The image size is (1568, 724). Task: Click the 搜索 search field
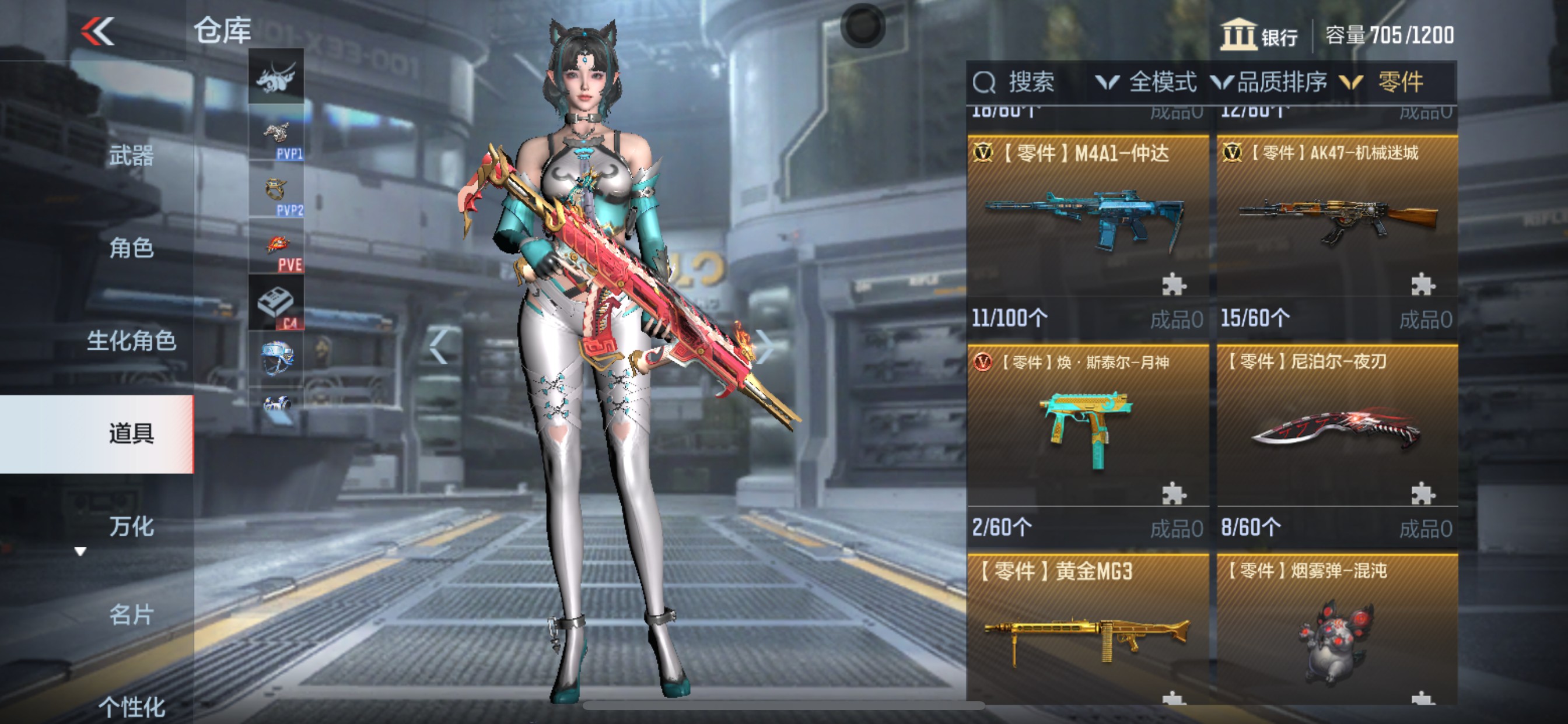pos(1028,82)
